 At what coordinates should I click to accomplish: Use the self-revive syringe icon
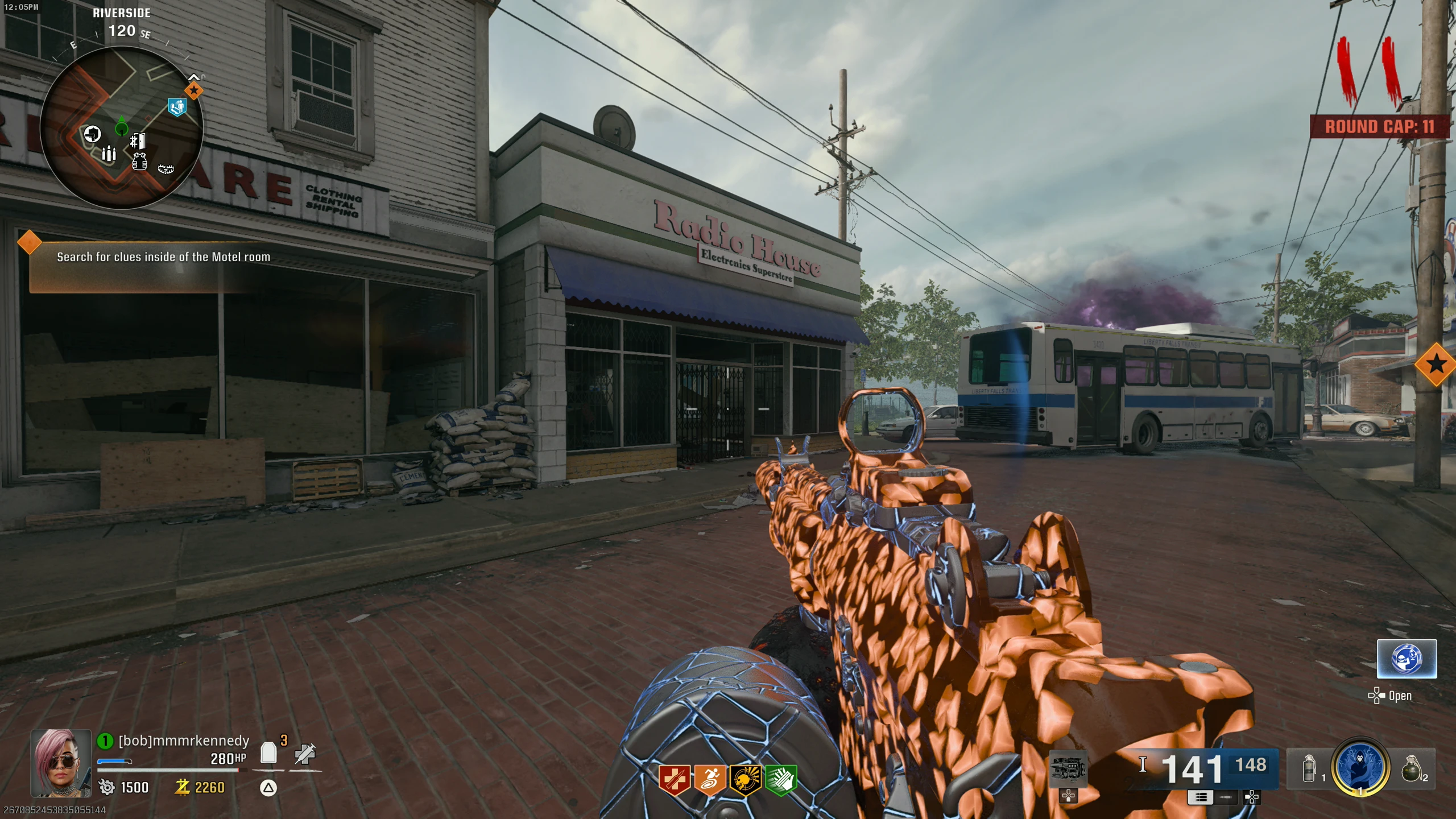[305, 754]
